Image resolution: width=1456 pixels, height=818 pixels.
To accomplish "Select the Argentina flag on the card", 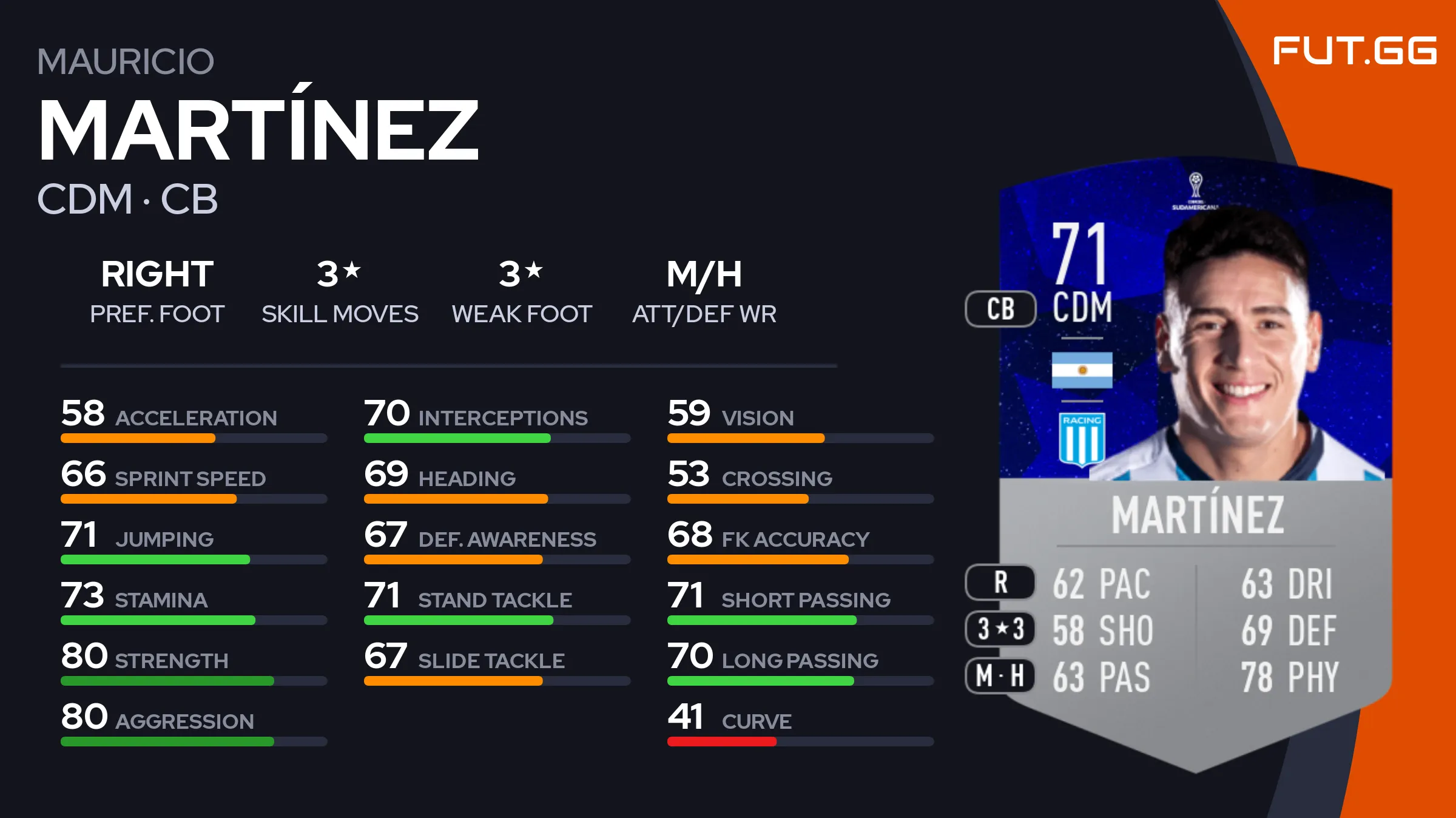I will [1082, 370].
